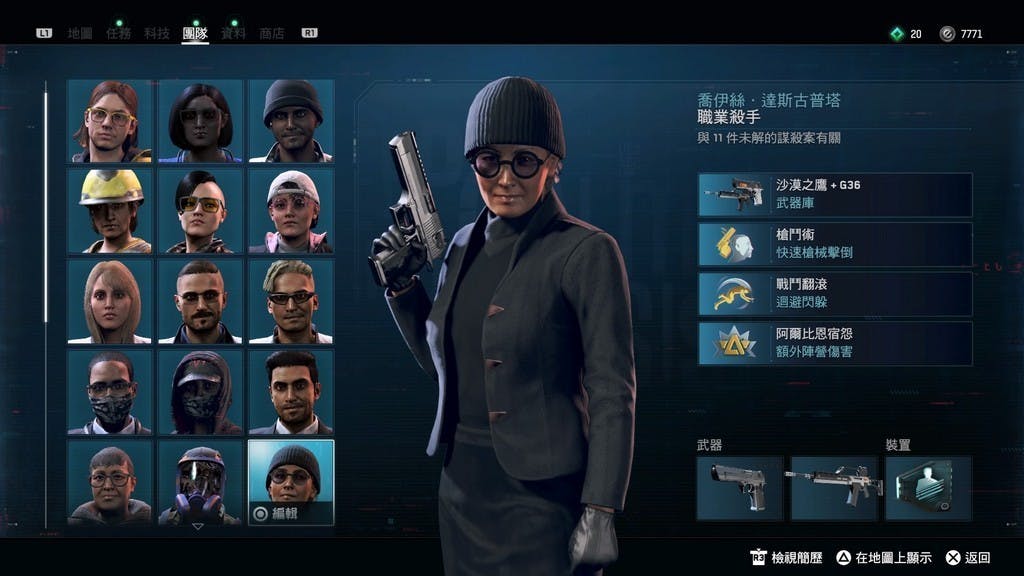Choose the hooded operative with face mask
Viewport: 1024px width, 576px height.
click(200, 391)
